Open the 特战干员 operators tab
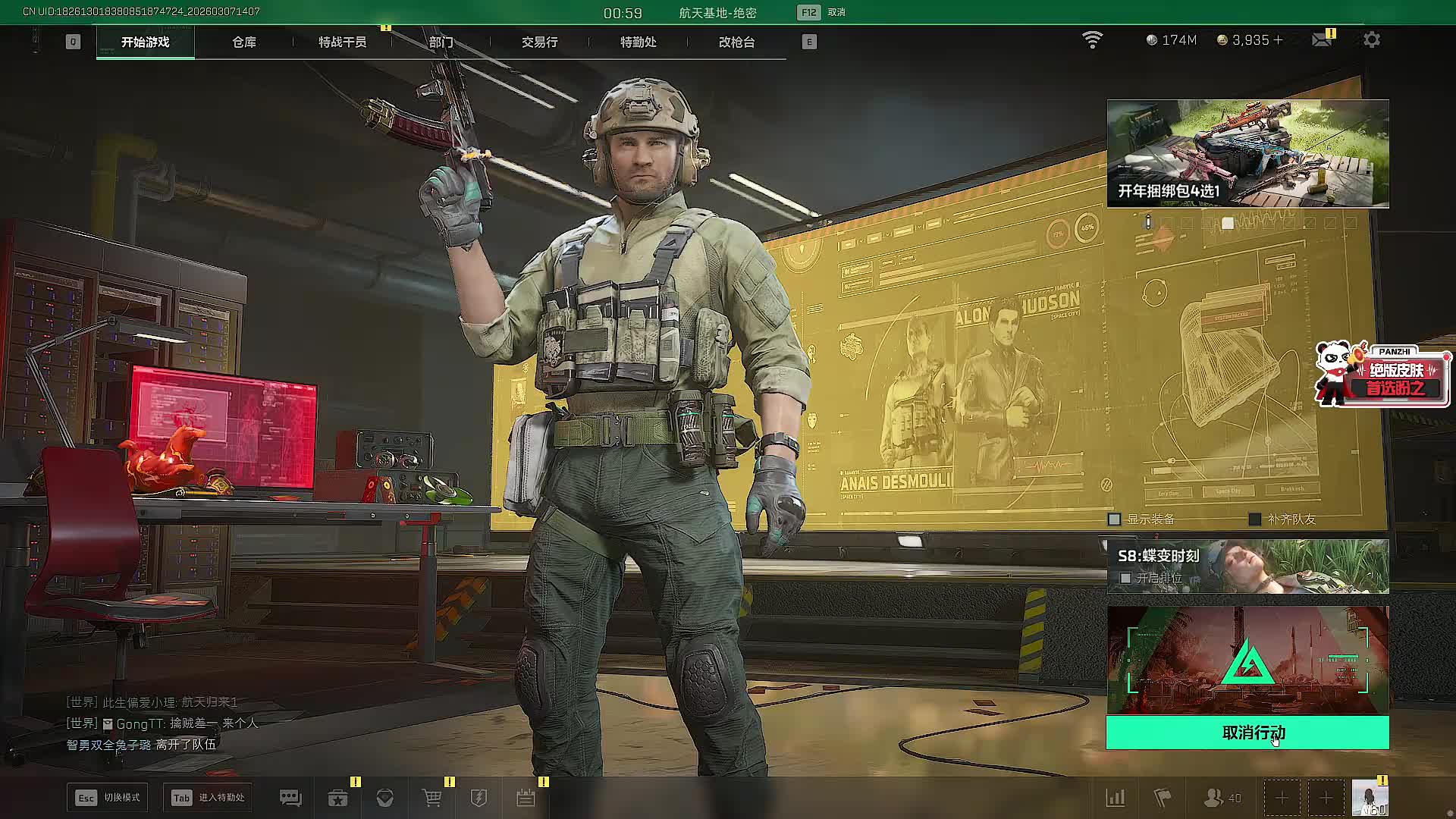 tap(342, 42)
